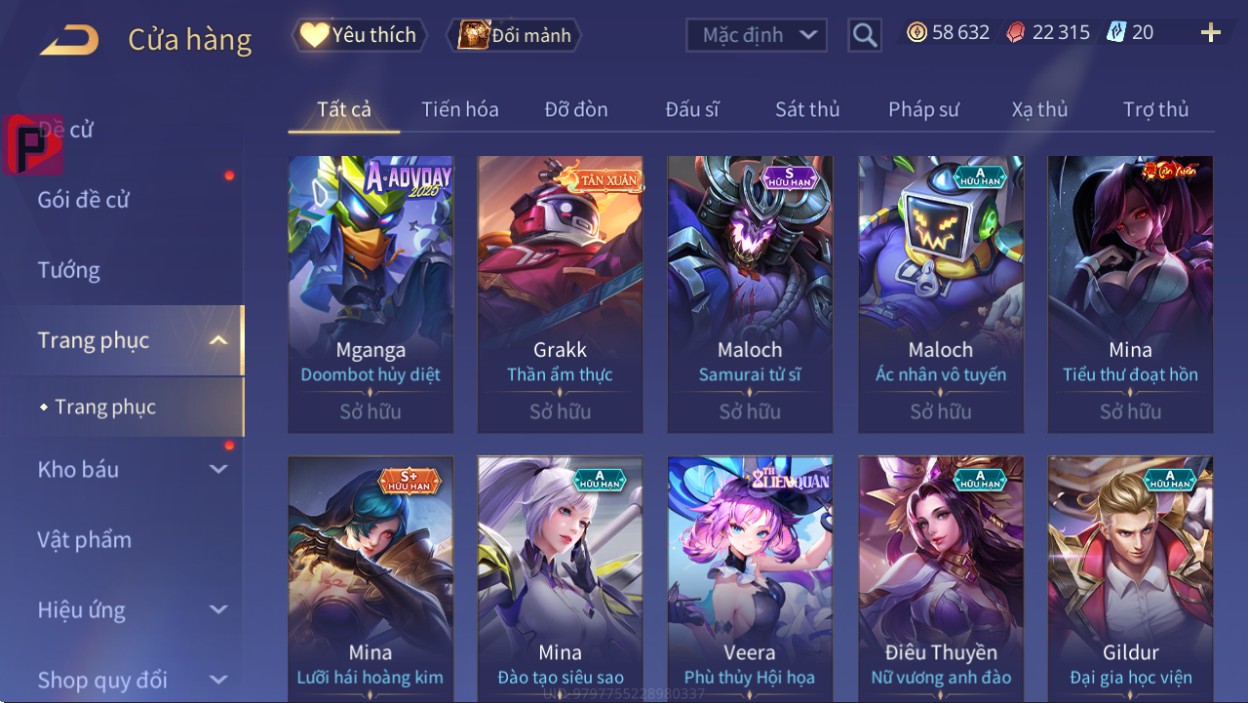Screen dimensions: 1248x703
Task: Show the Đấu sĩ skins tab
Action: point(692,109)
